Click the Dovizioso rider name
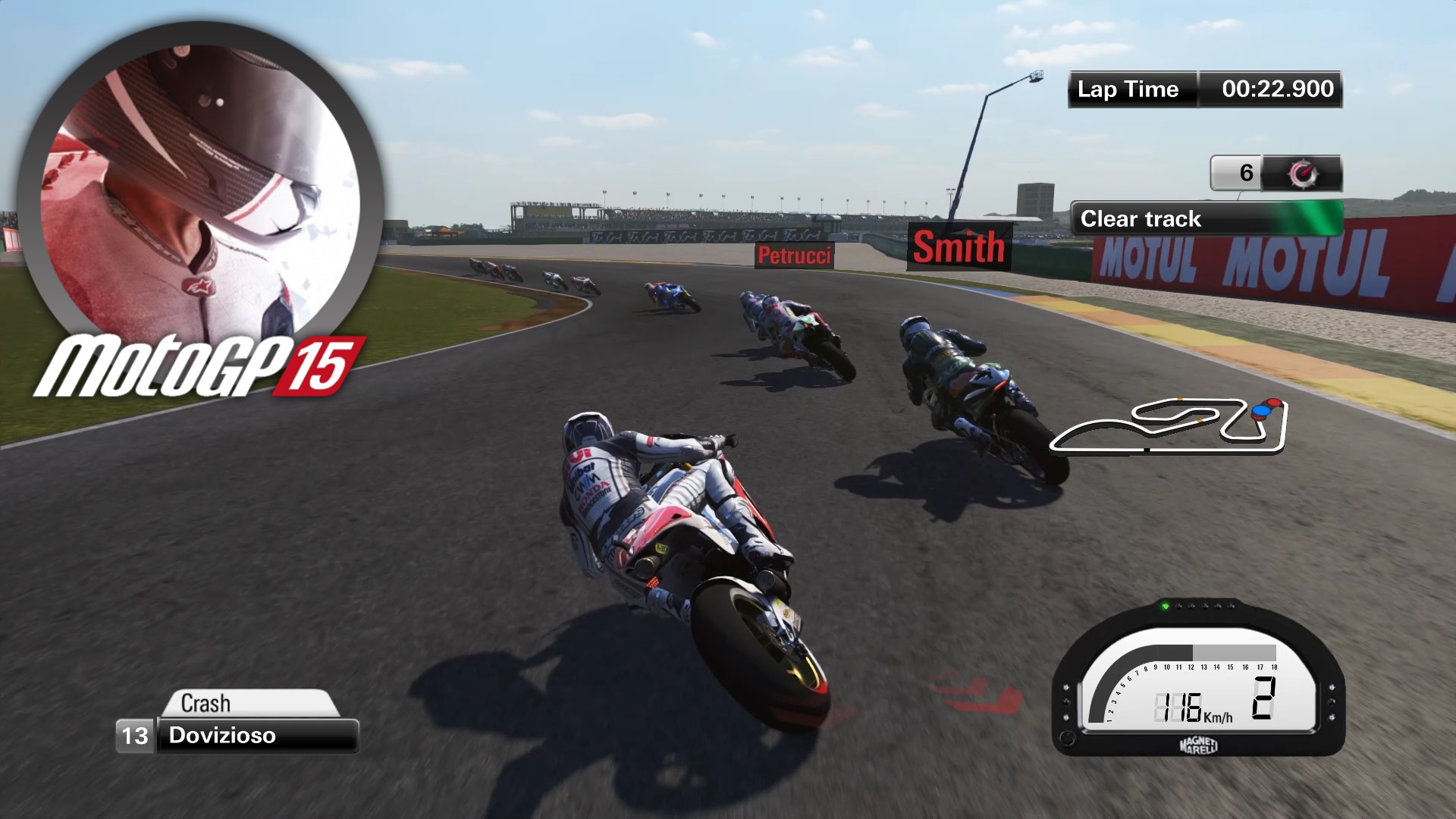The height and width of the screenshot is (819, 1456). click(x=224, y=735)
